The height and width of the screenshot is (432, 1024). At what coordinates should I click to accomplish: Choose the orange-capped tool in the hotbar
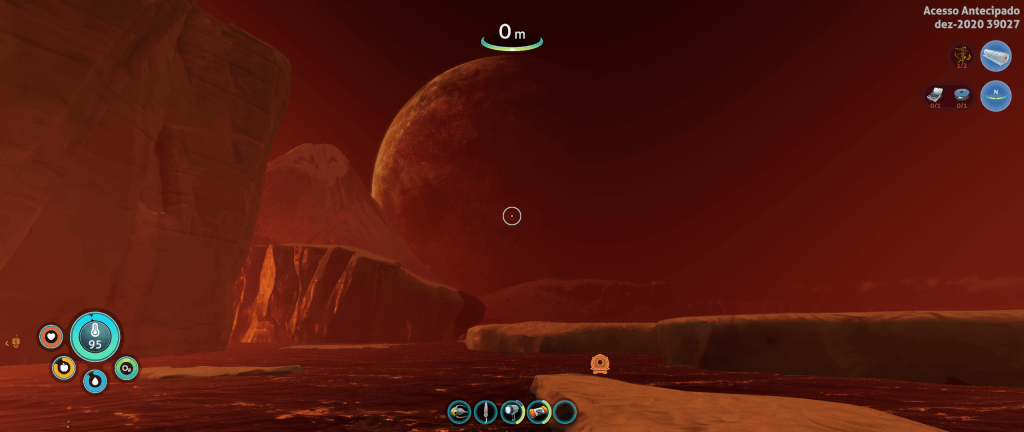point(539,411)
